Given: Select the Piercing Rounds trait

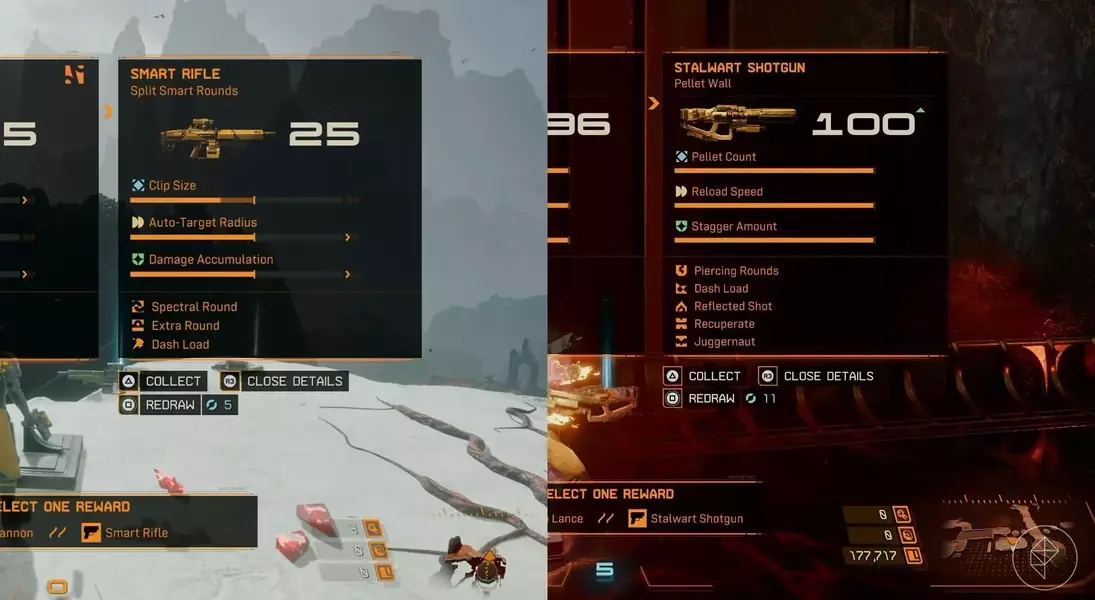Looking at the screenshot, I should tap(735, 271).
